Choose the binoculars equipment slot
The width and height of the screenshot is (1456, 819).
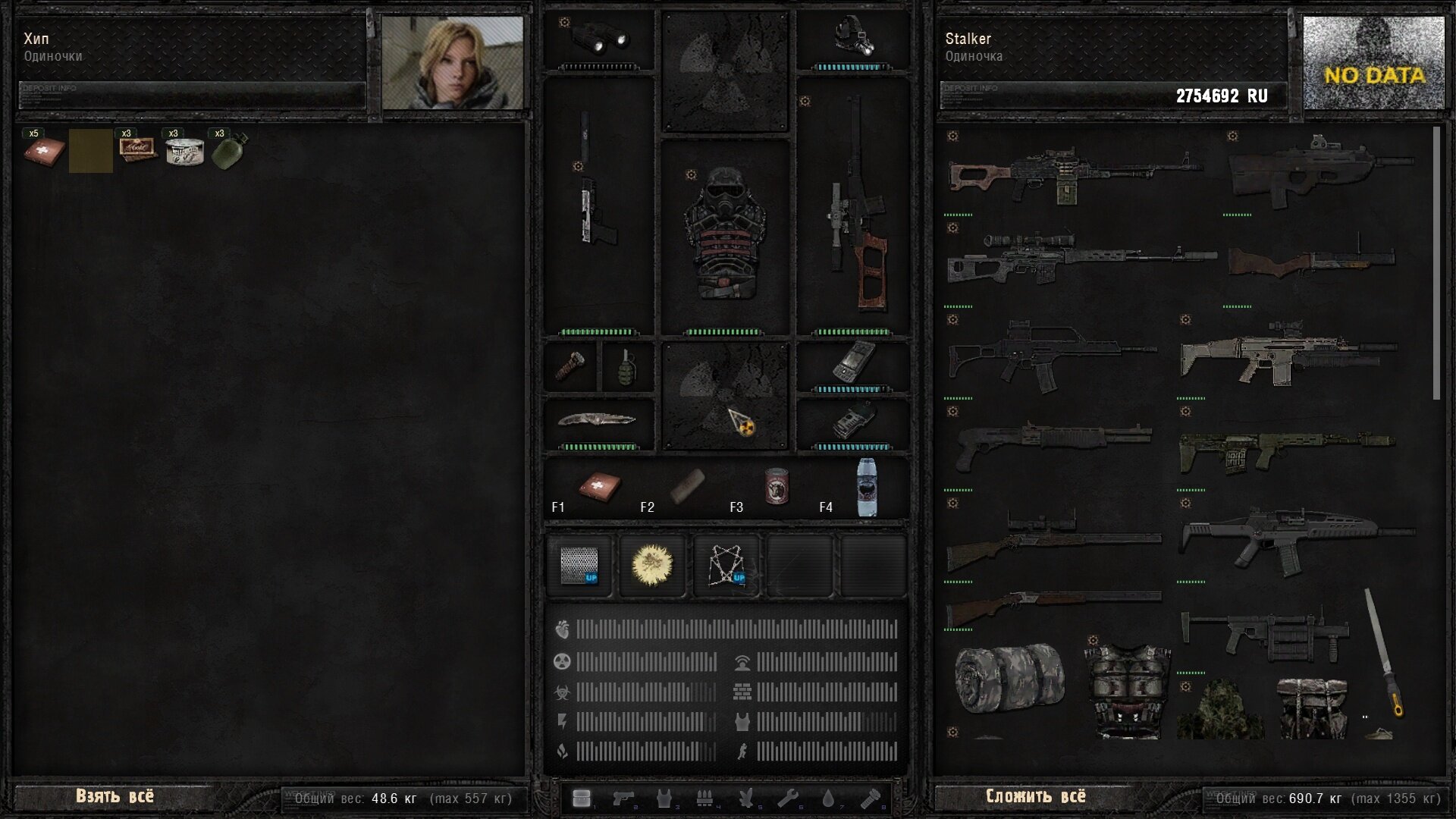599,38
